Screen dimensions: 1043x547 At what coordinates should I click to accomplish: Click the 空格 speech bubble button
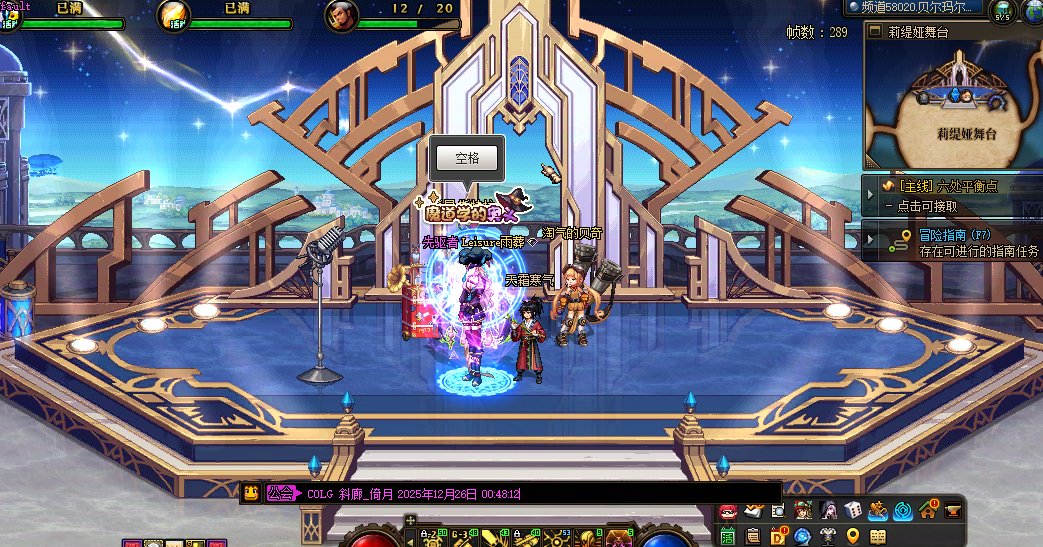pos(467,158)
